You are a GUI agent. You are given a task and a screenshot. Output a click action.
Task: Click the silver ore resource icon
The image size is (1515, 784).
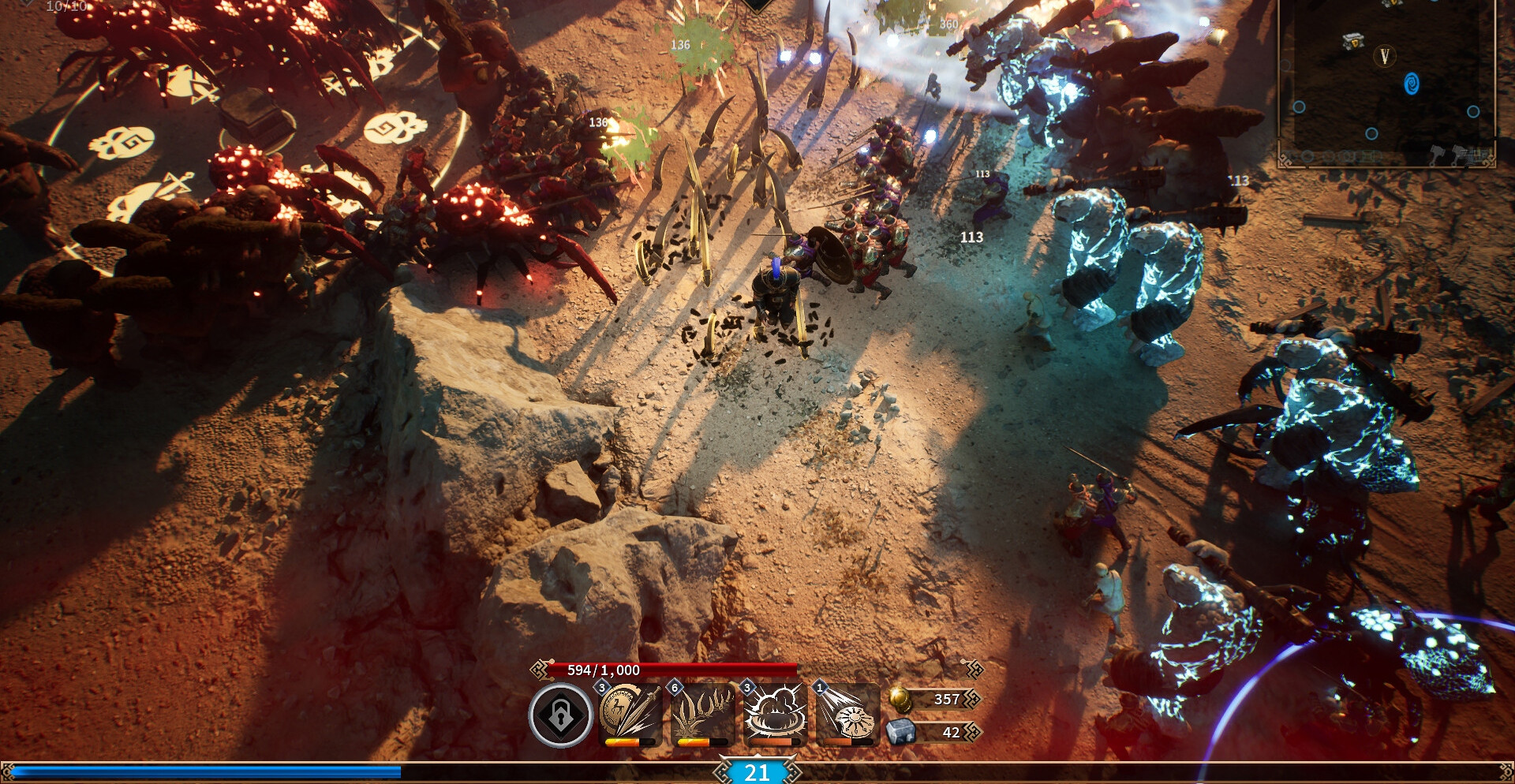click(900, 732)
